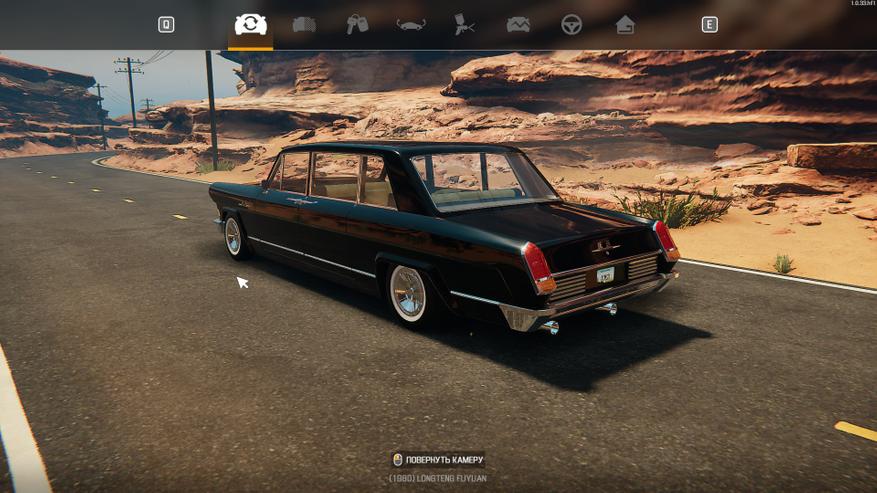Open the car silhouette tab
Viewport: 877px width, 493px height.
[411, 25]
